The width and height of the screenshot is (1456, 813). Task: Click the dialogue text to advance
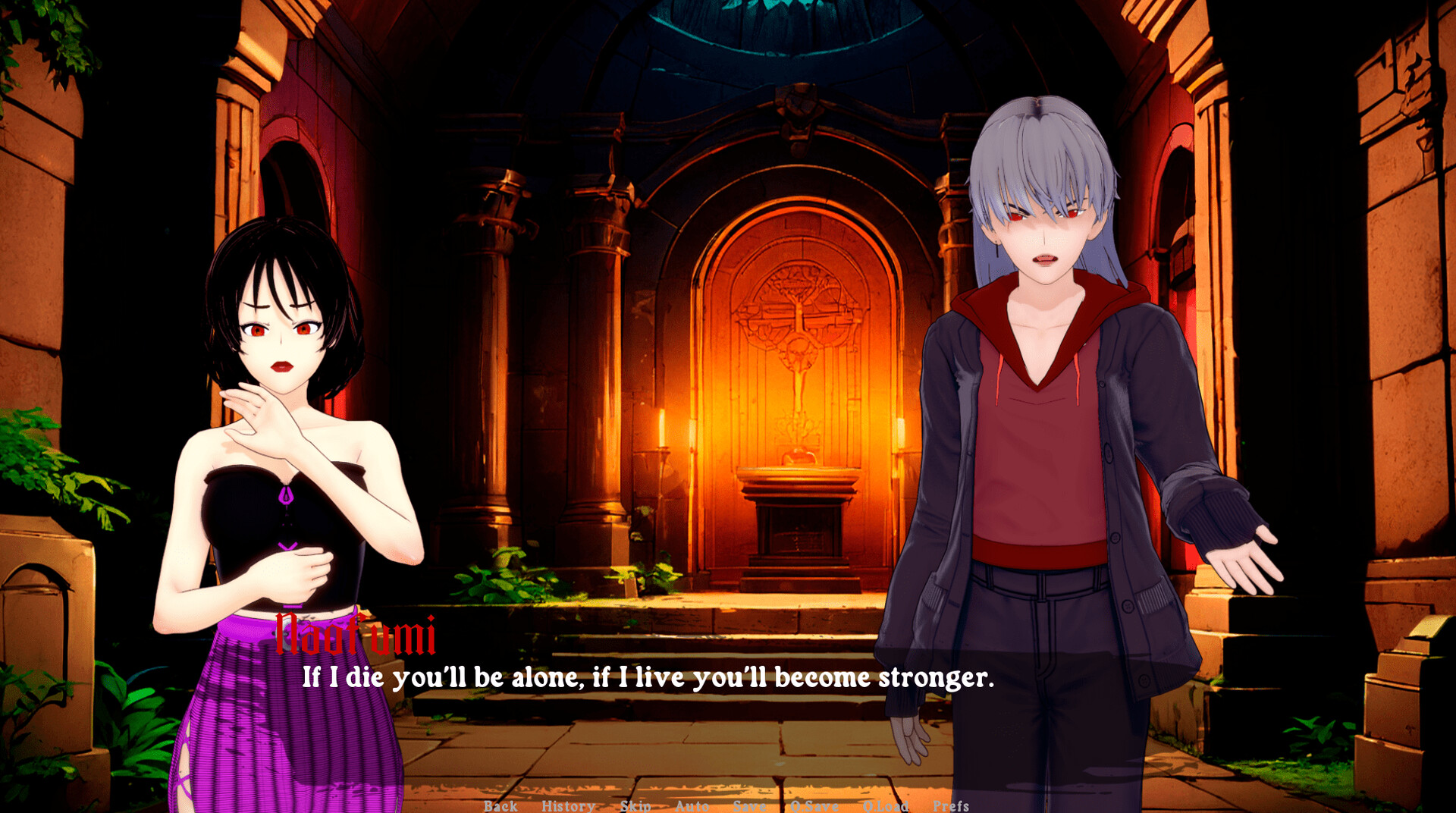tap(648, 679)
